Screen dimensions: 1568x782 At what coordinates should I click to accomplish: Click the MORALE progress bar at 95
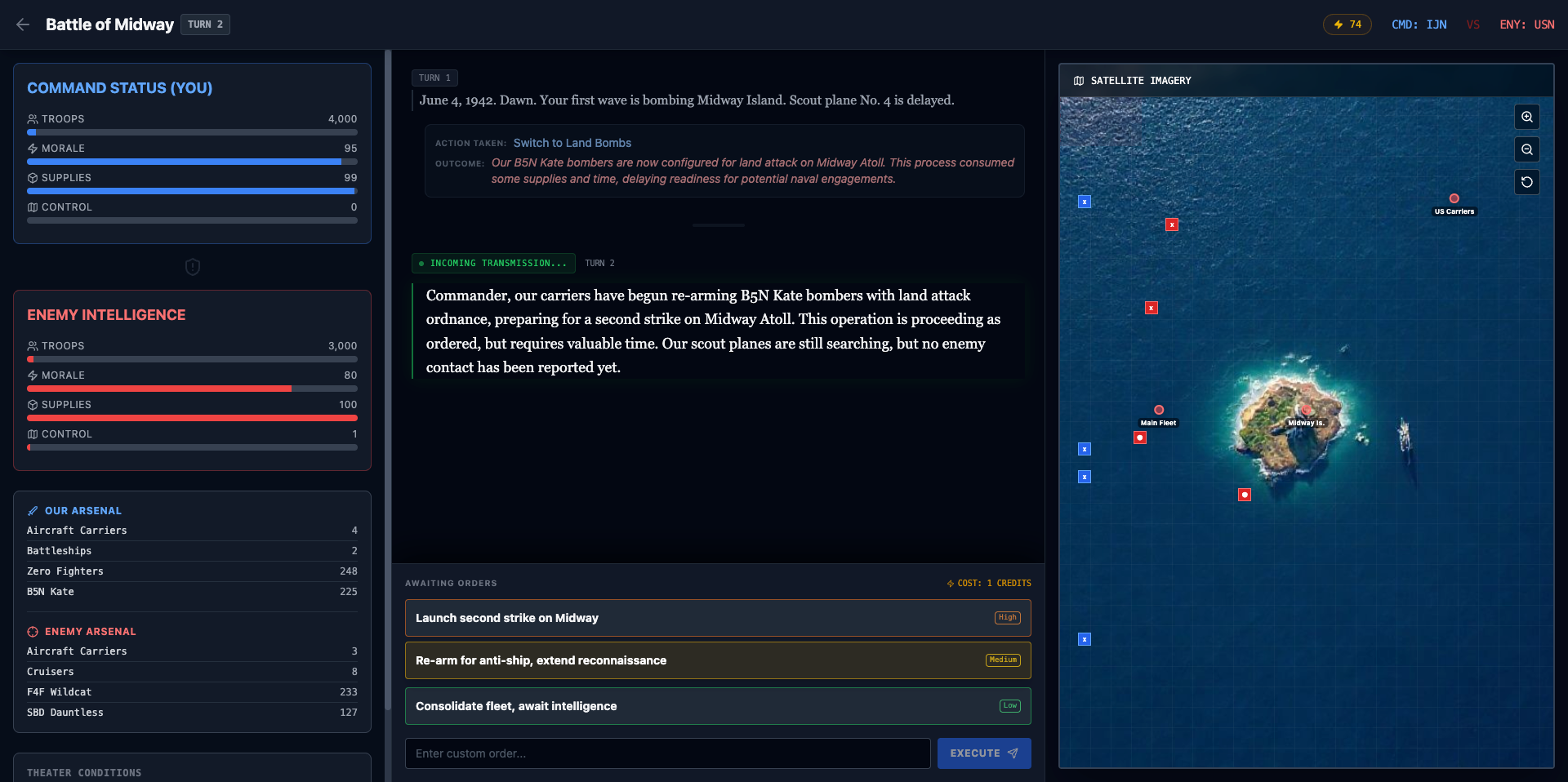click(192, 162)
